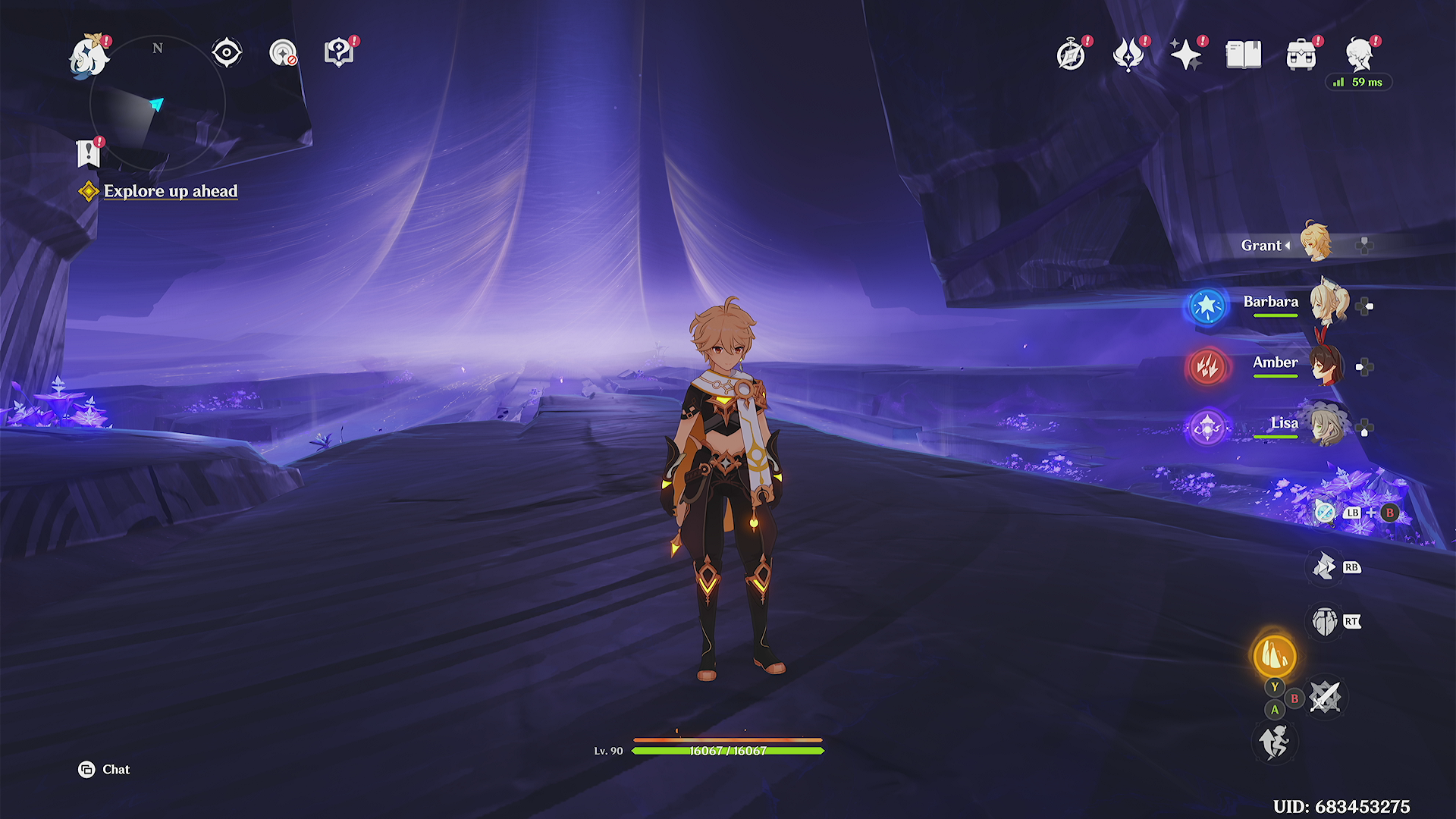Click the sprint dash icon
Screen dimensions: 1456x819
point(1274,742)
